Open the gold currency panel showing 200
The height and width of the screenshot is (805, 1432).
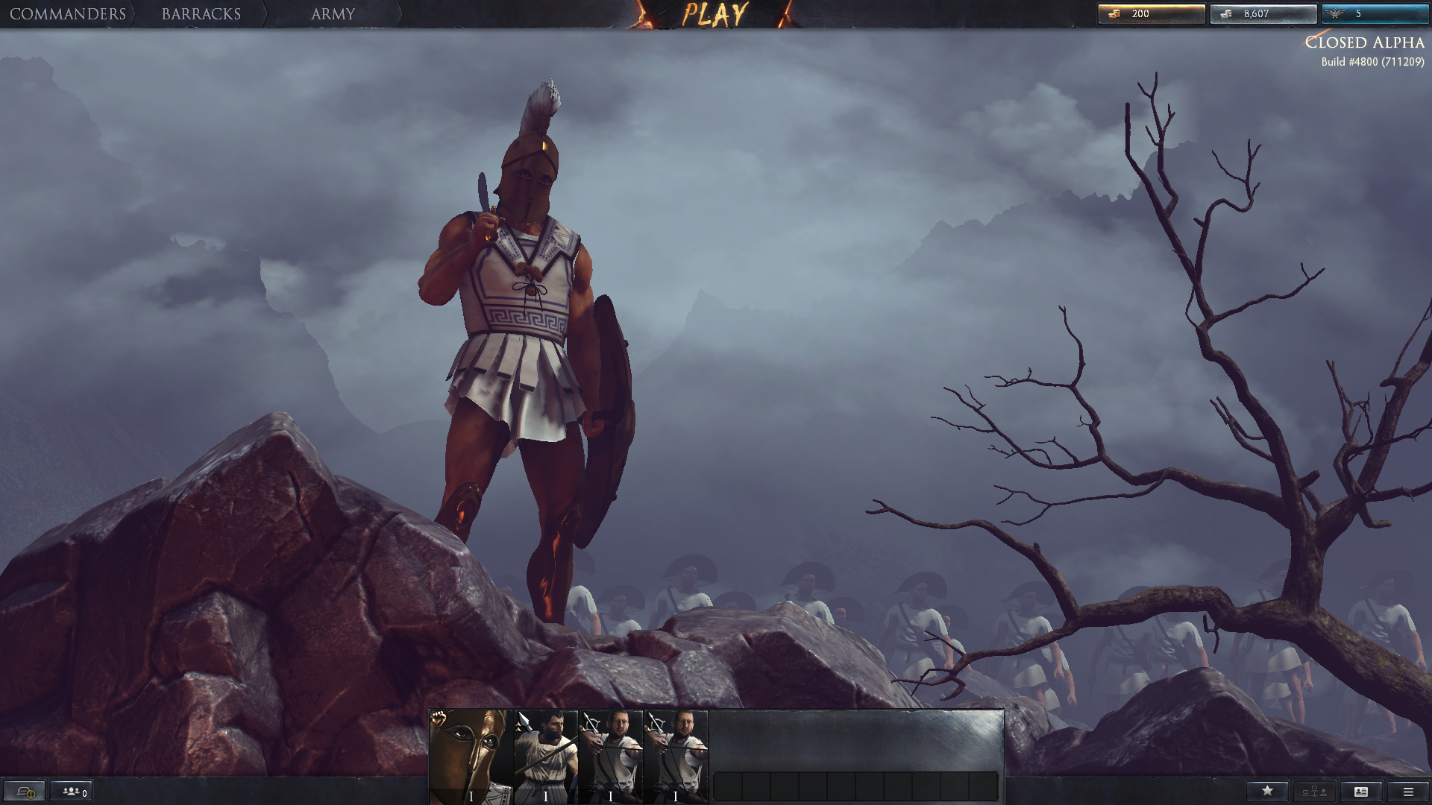click(x=1151, y=14)
